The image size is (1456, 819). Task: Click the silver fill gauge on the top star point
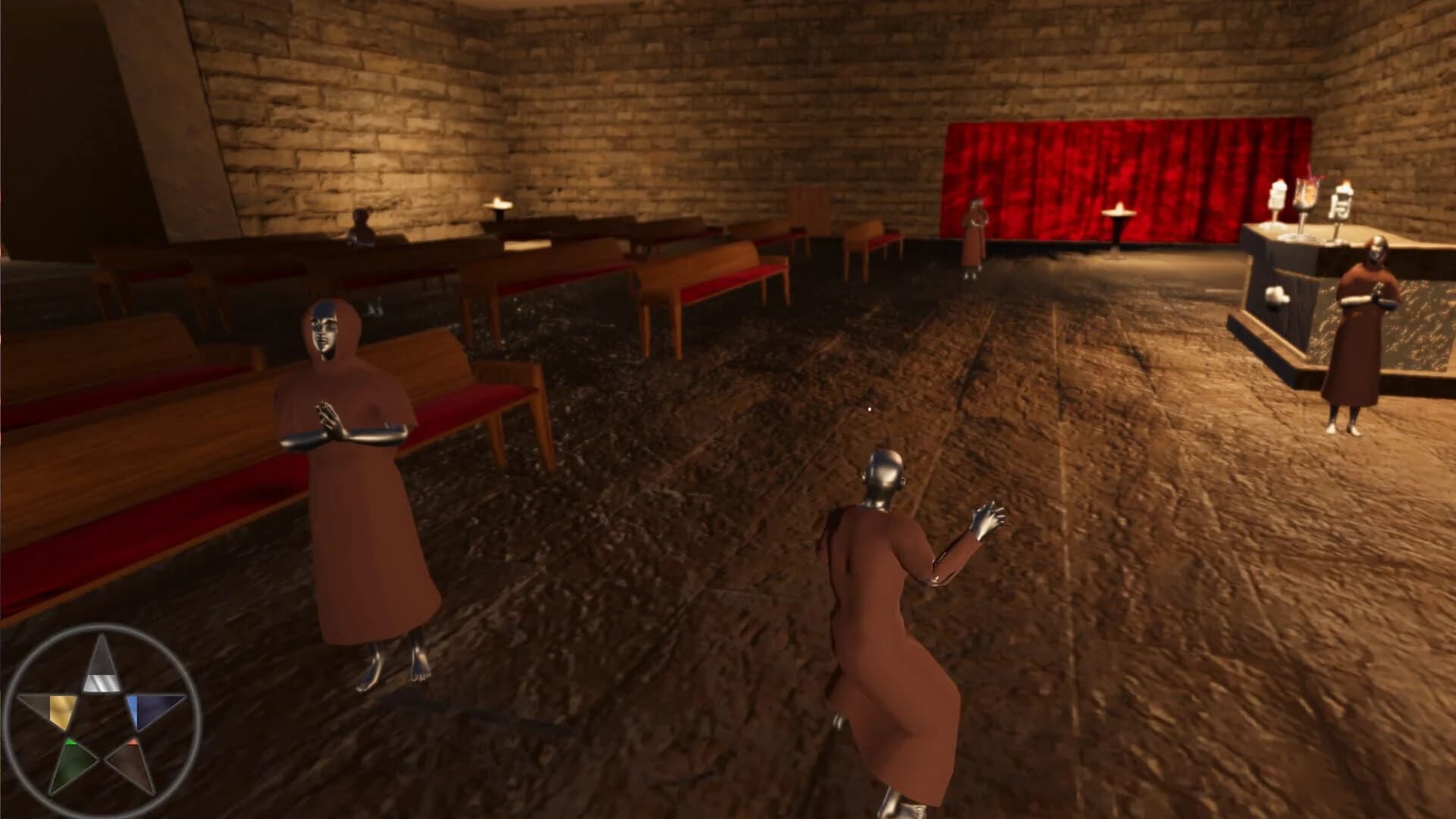tap(101, 682)
